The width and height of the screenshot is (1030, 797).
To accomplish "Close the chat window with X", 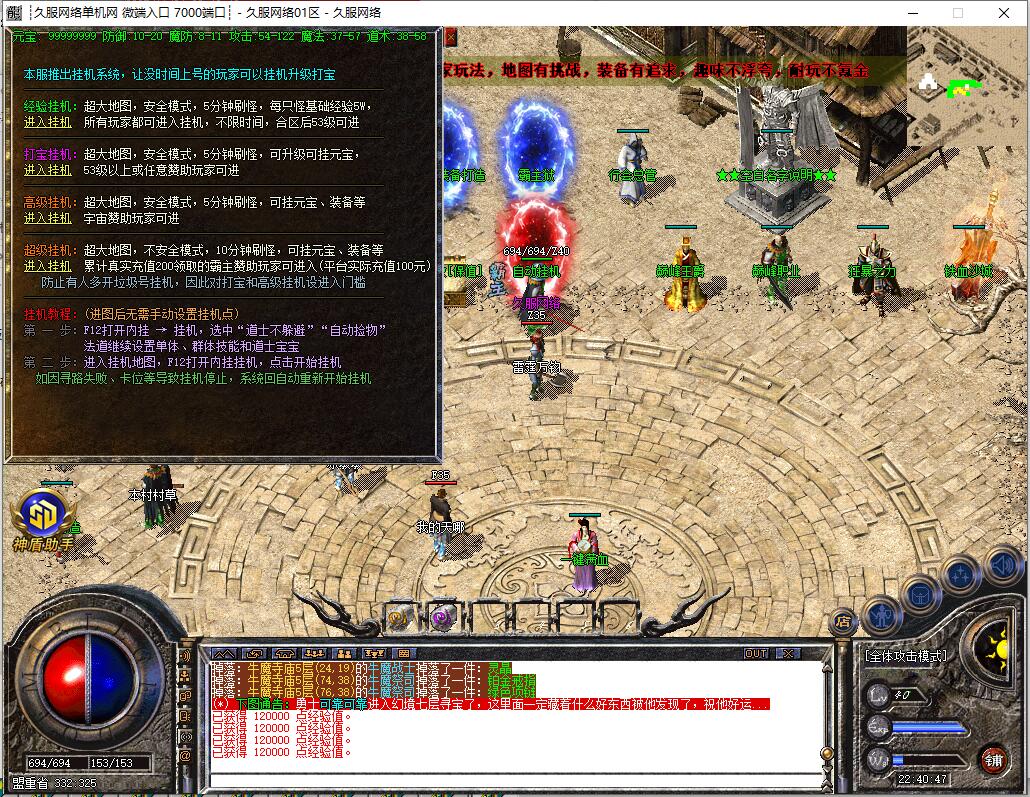I will [788, 653].
